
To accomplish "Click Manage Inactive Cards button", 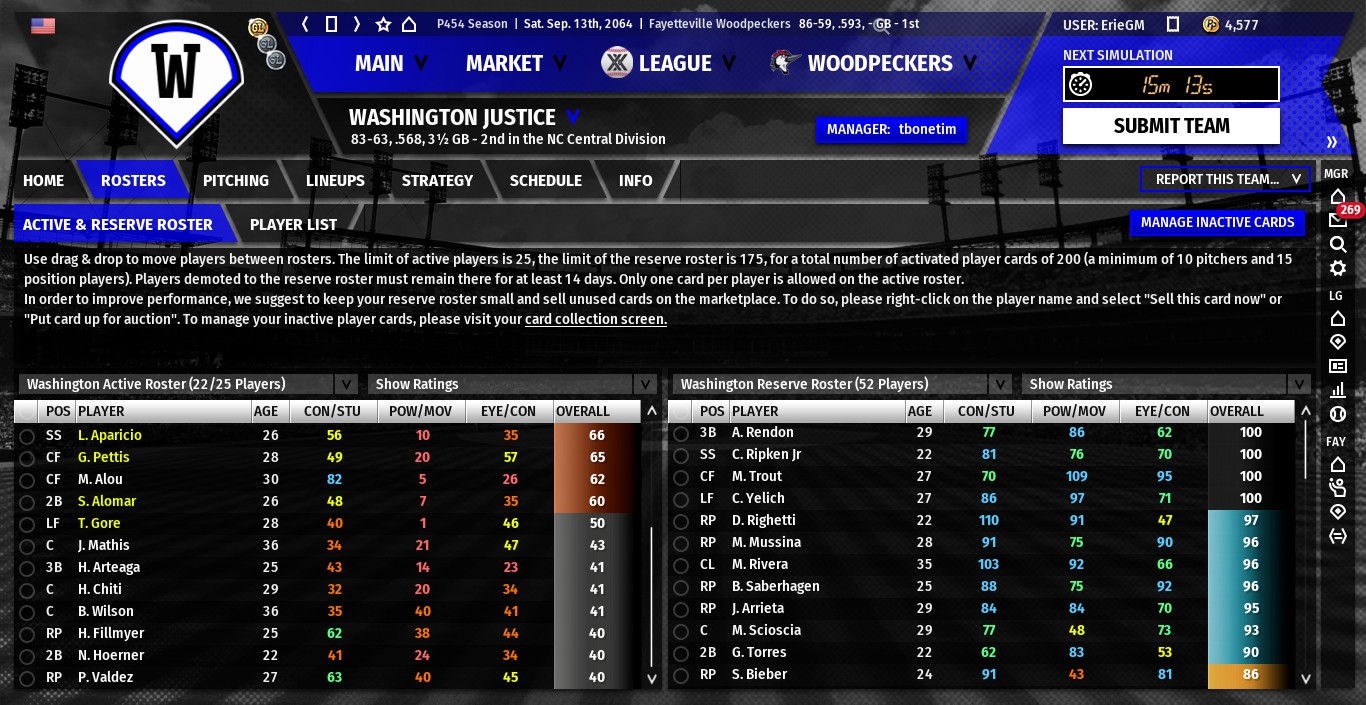I will click(1217, 222).
